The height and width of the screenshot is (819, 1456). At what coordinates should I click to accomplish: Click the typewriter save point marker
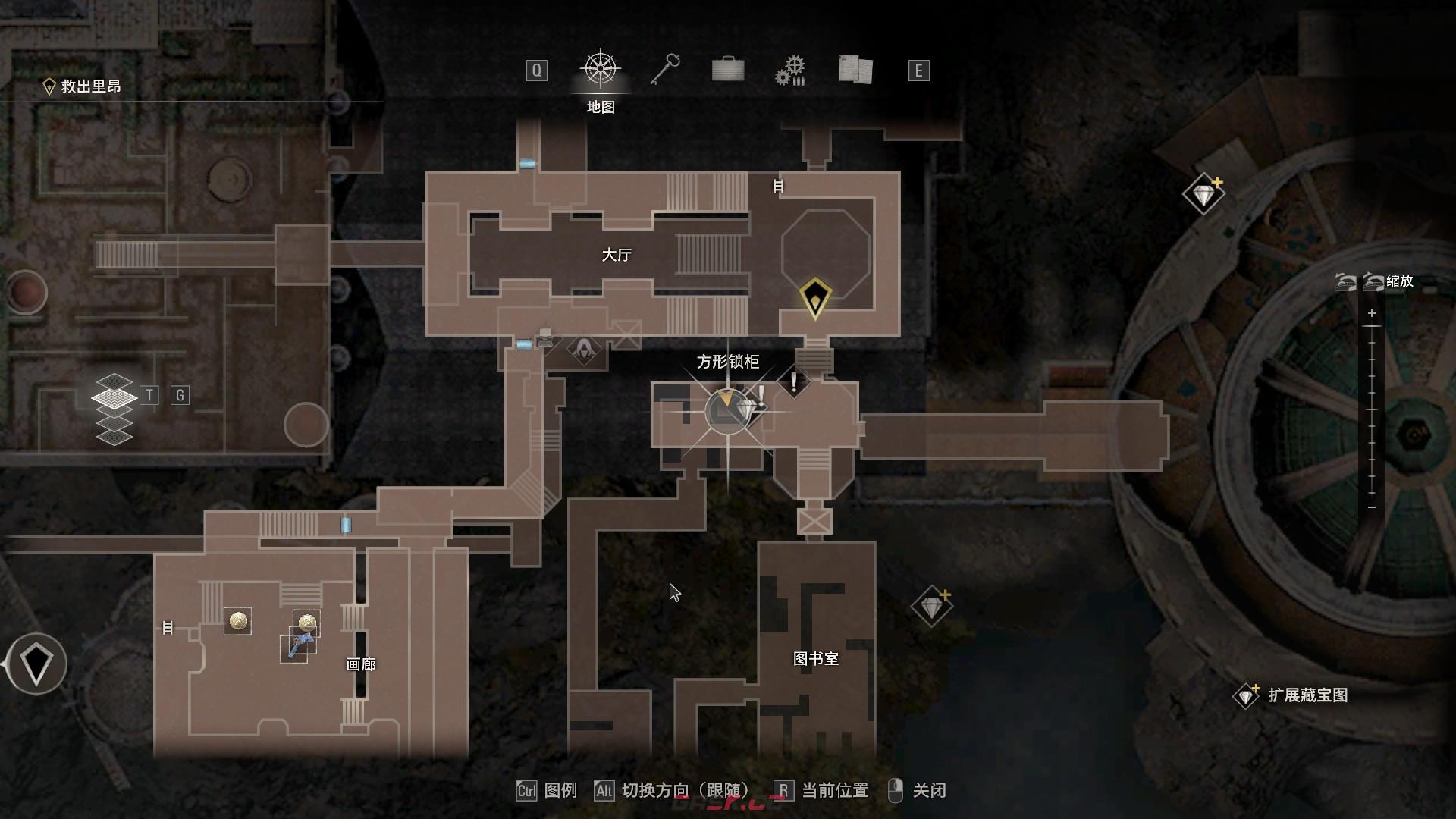[545, 337]
